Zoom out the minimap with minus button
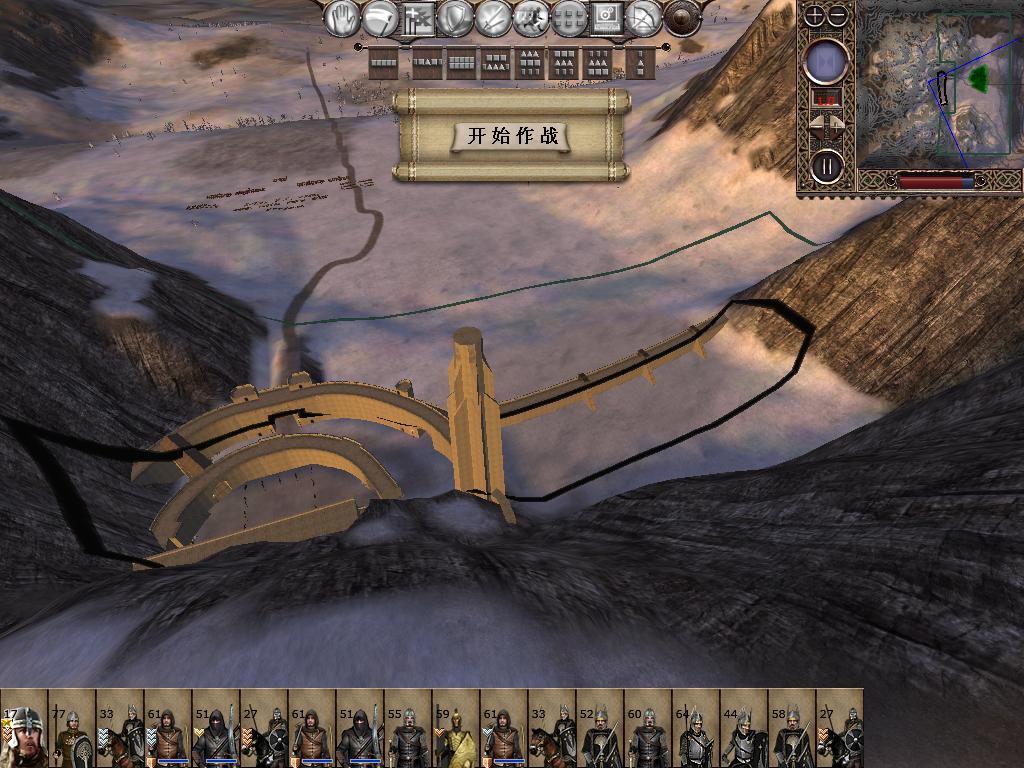 click(x=838, y=15)
